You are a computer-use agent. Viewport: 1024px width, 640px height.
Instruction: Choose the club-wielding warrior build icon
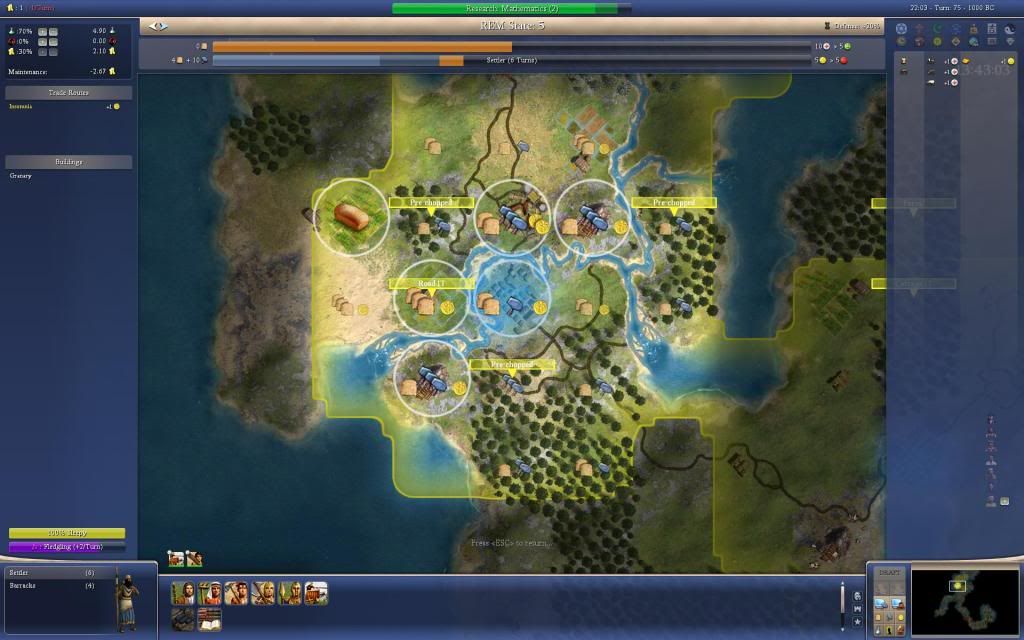pos(236,594)
